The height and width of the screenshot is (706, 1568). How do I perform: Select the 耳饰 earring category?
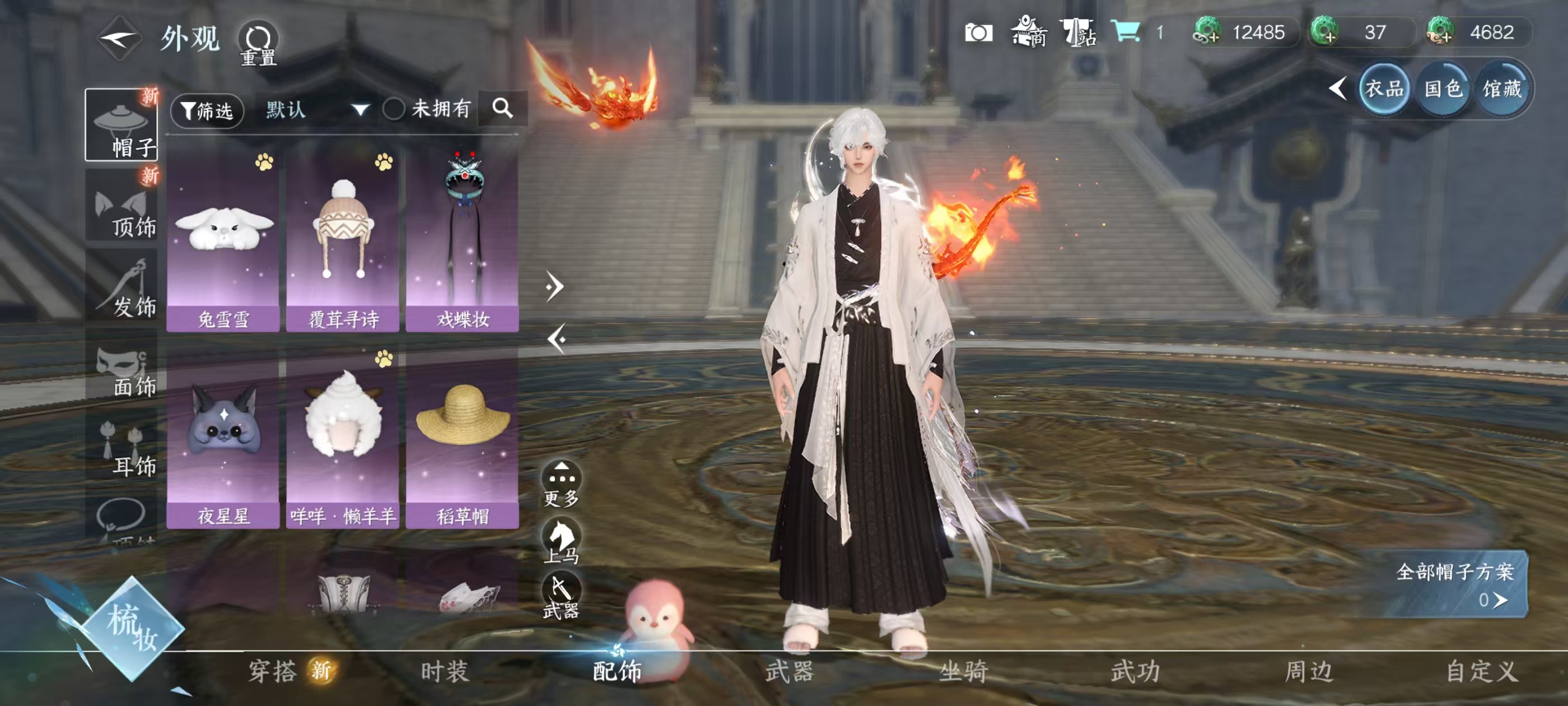pyautogui.click(x=121, y=448)
